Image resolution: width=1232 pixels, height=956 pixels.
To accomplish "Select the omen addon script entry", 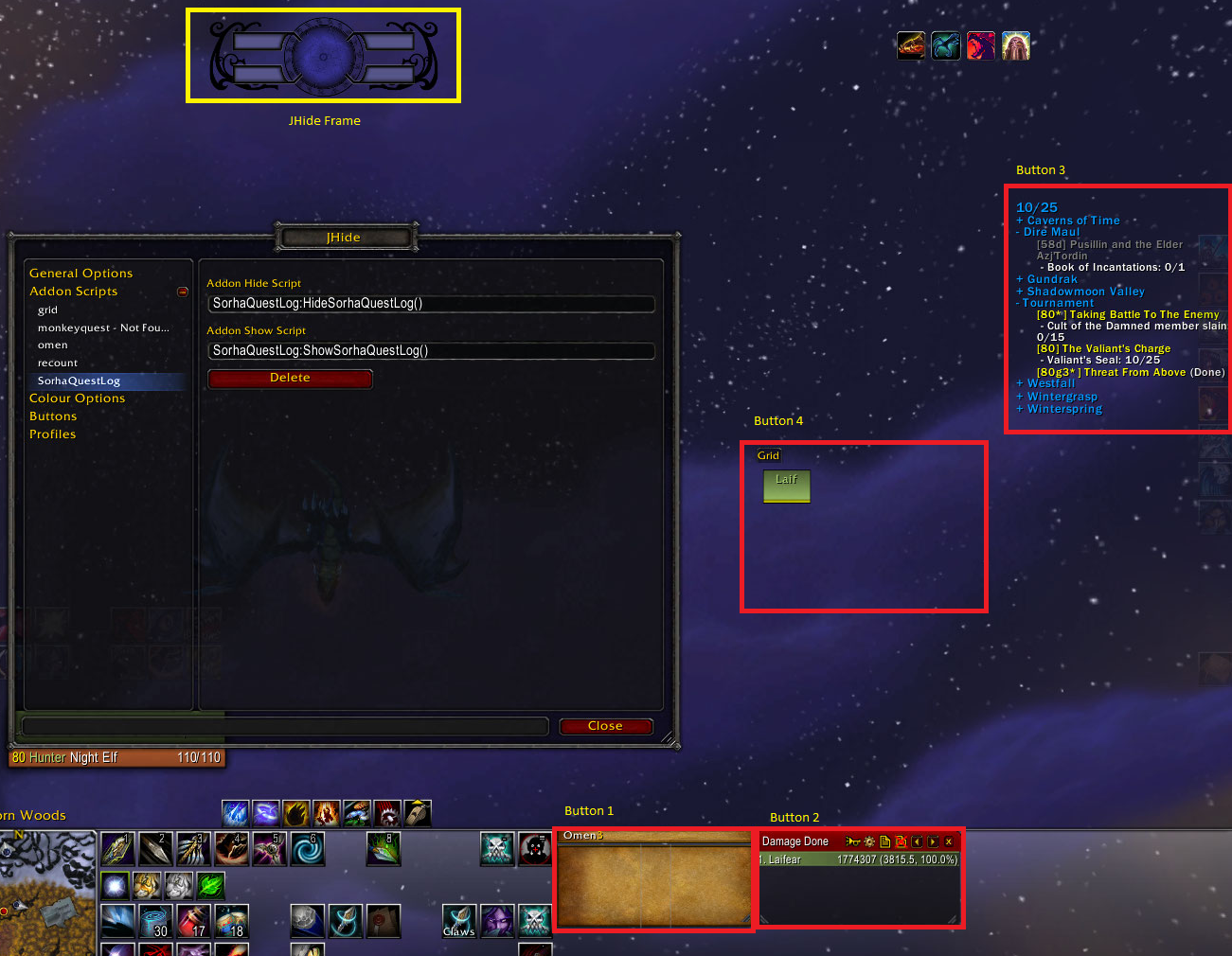I will point(53,345).
